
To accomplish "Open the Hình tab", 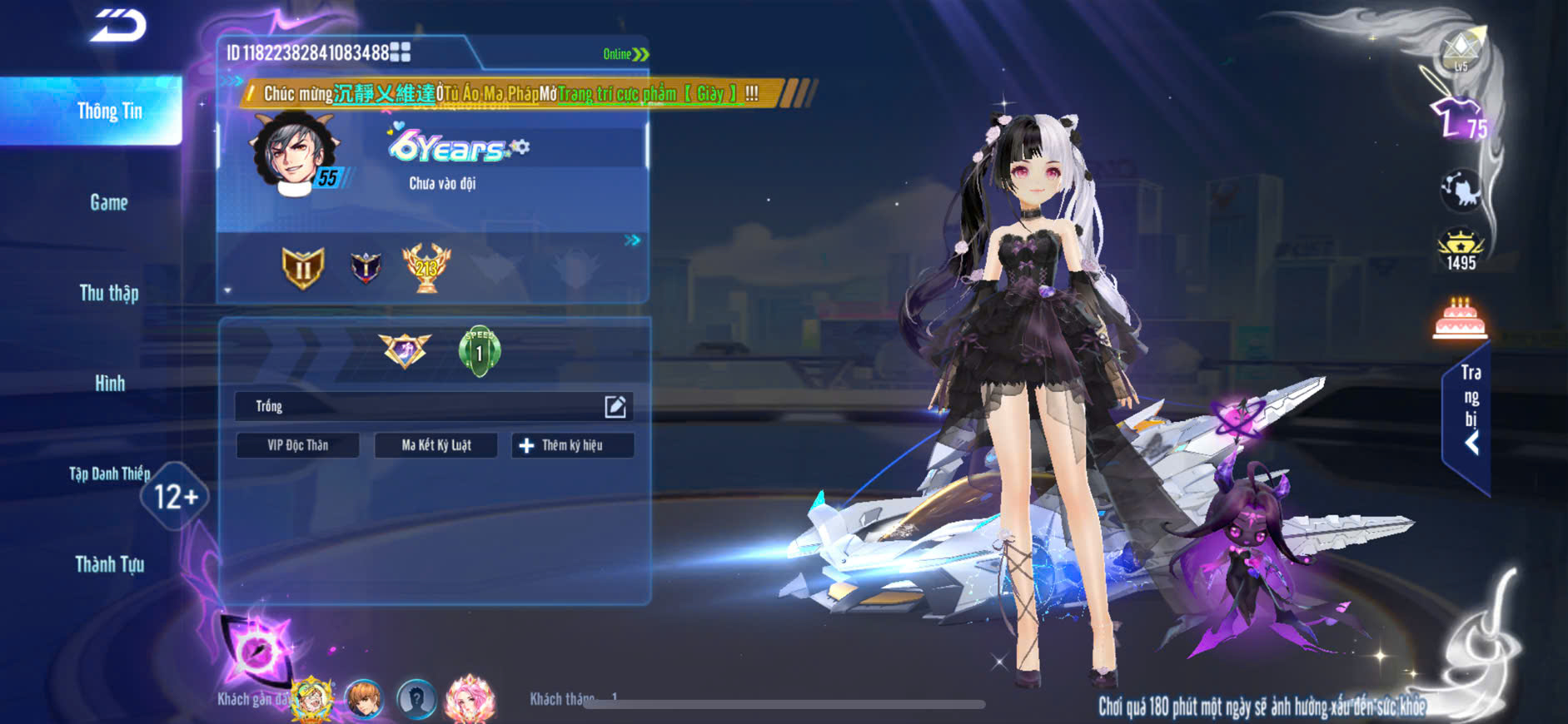I will [109, 384].
